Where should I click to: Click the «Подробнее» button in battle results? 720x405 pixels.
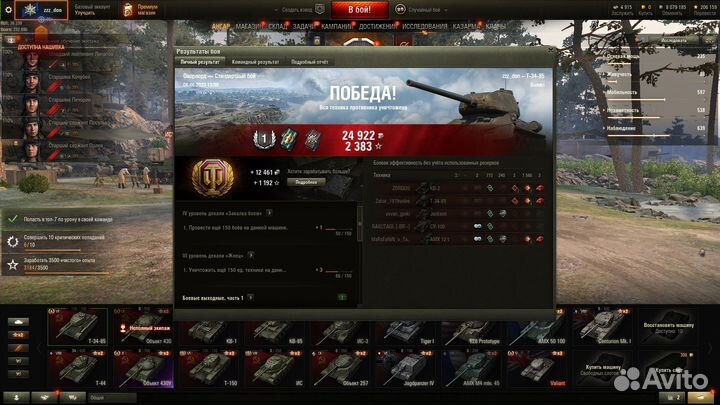307,182
